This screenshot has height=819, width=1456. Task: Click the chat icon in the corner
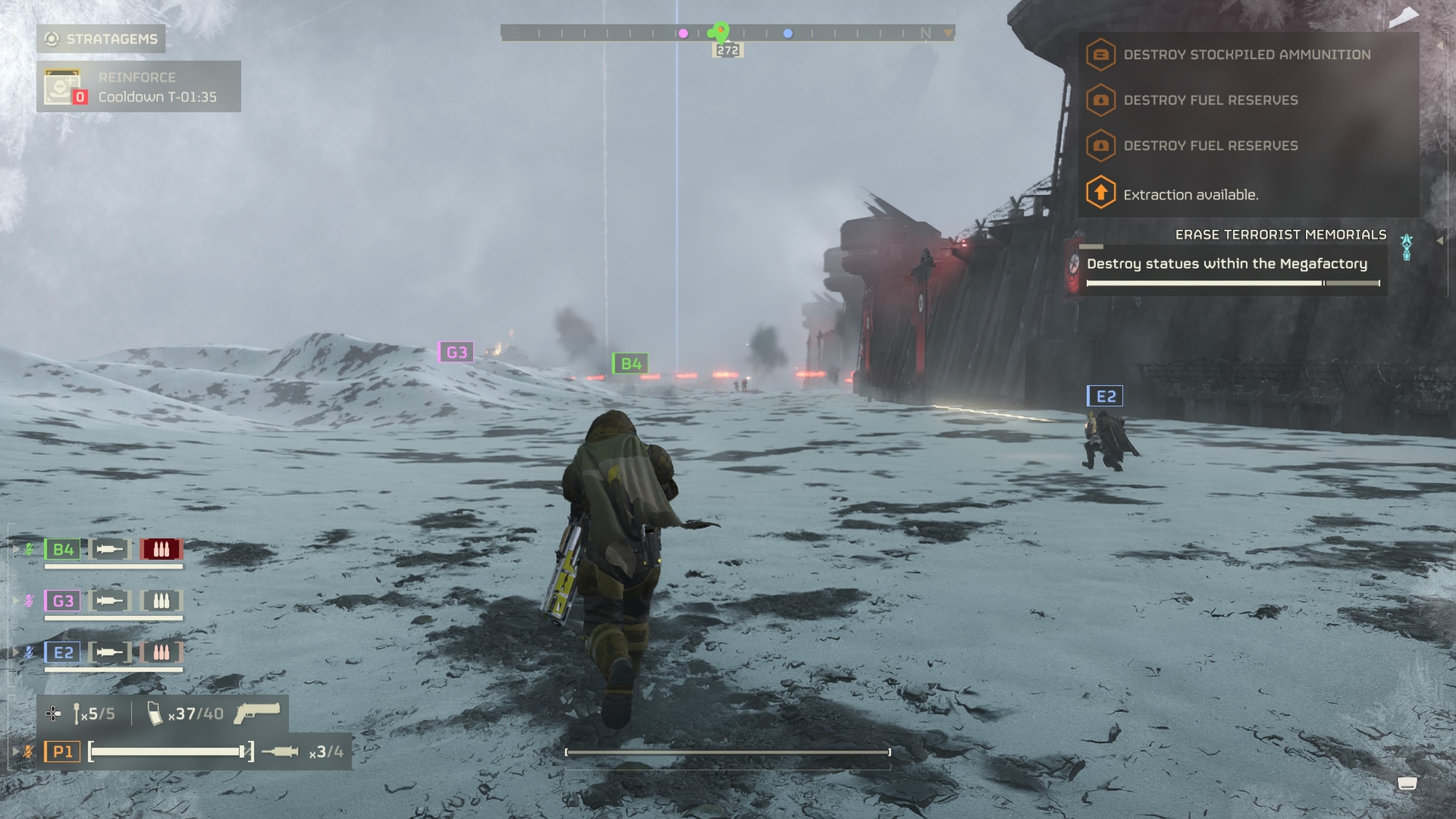[1406, 783]
